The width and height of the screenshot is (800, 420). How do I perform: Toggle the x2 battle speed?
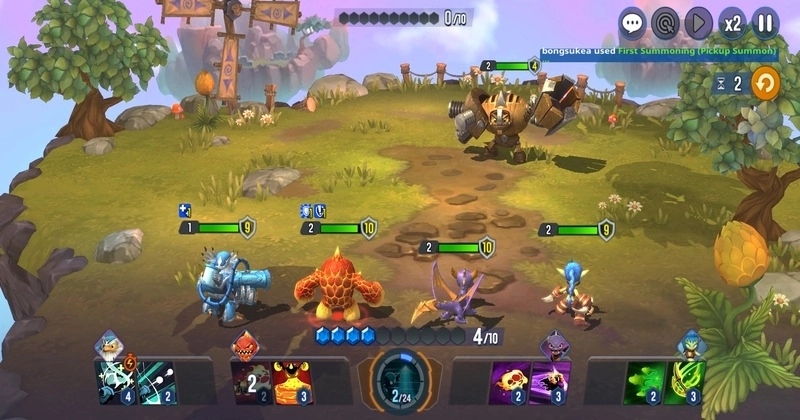pos(732,22)
